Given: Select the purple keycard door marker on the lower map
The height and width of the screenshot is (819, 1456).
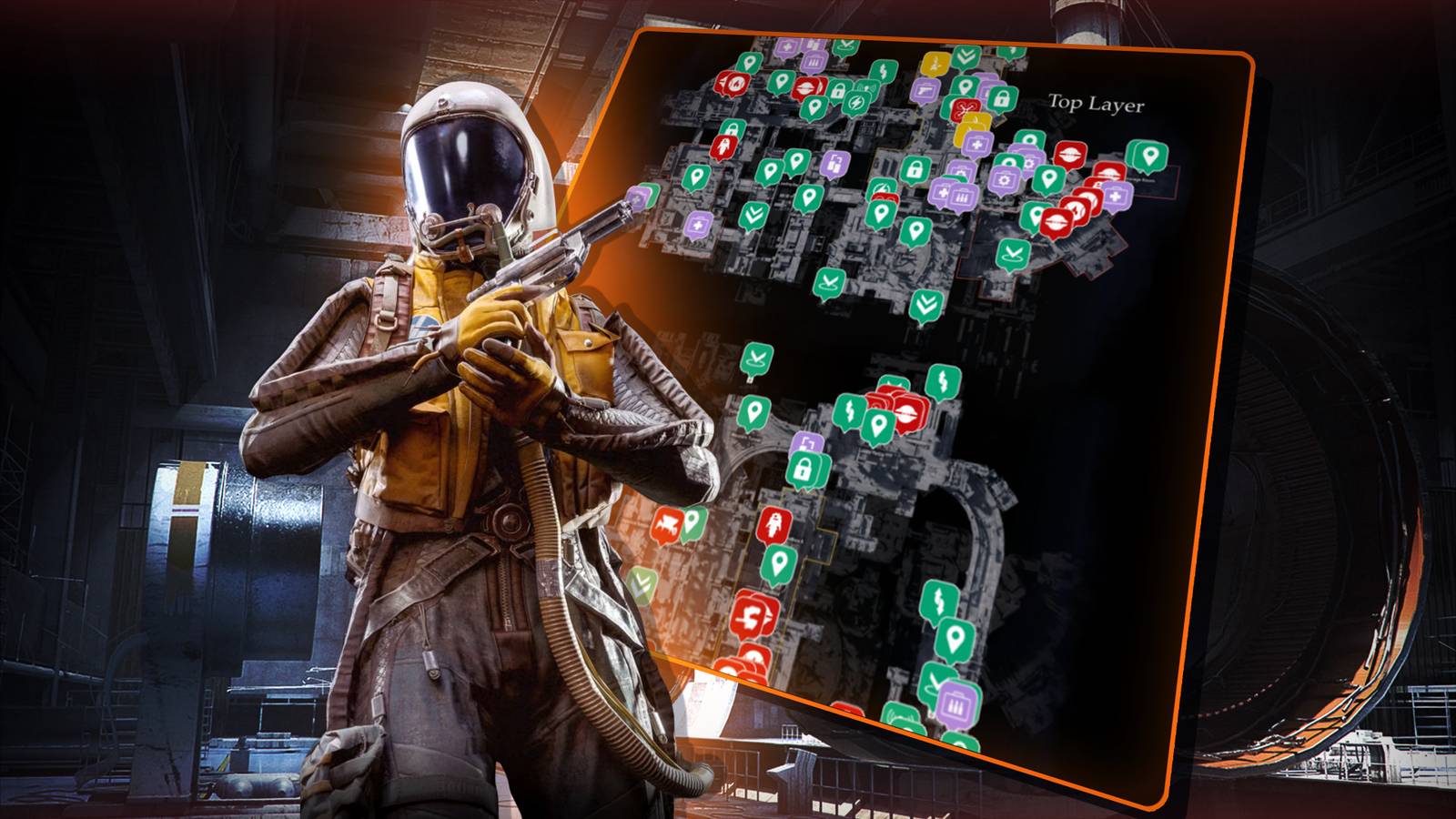Looking at the screenshot, I should [806, 442].
